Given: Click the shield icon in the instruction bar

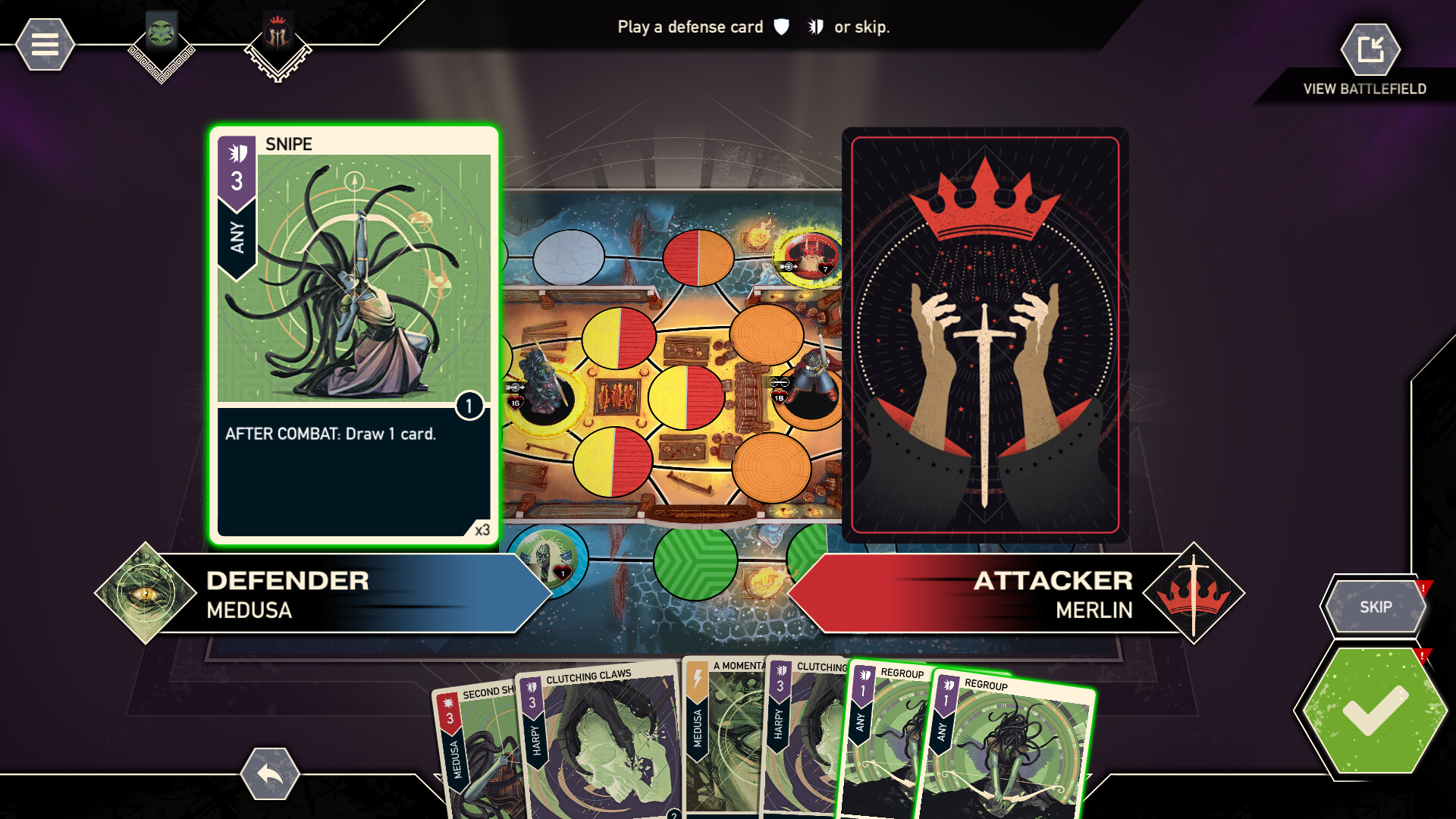Looking at the screenshot, I should pos(780,27).
